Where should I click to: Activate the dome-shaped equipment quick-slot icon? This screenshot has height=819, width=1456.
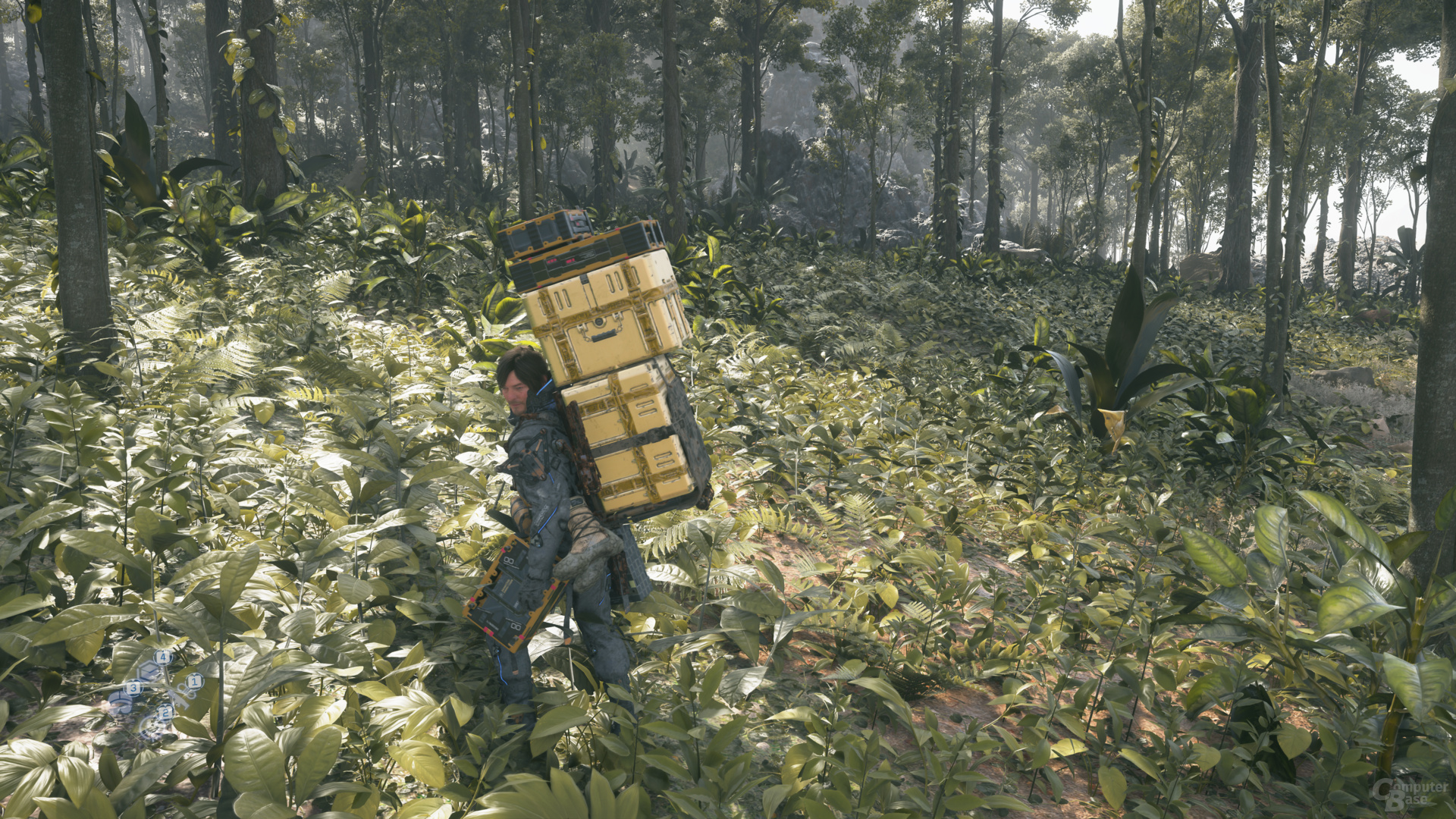pos(121,703)
